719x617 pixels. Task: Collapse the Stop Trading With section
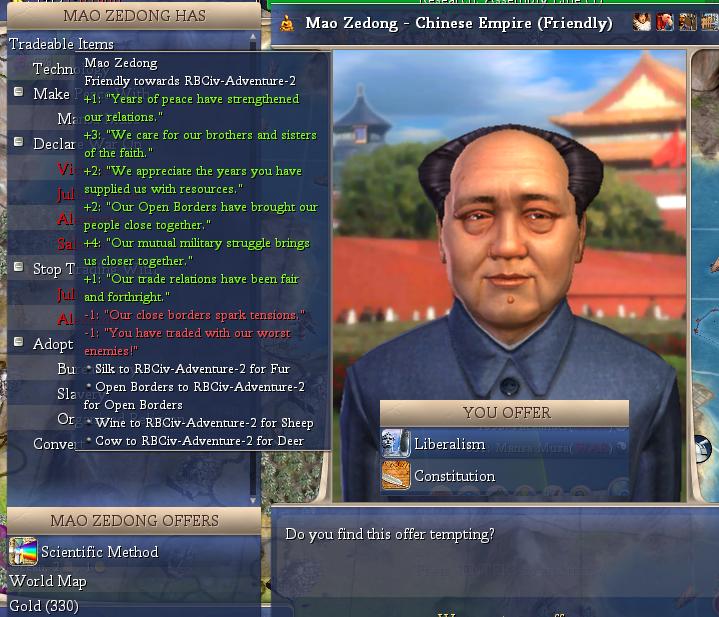pos(18,268)
